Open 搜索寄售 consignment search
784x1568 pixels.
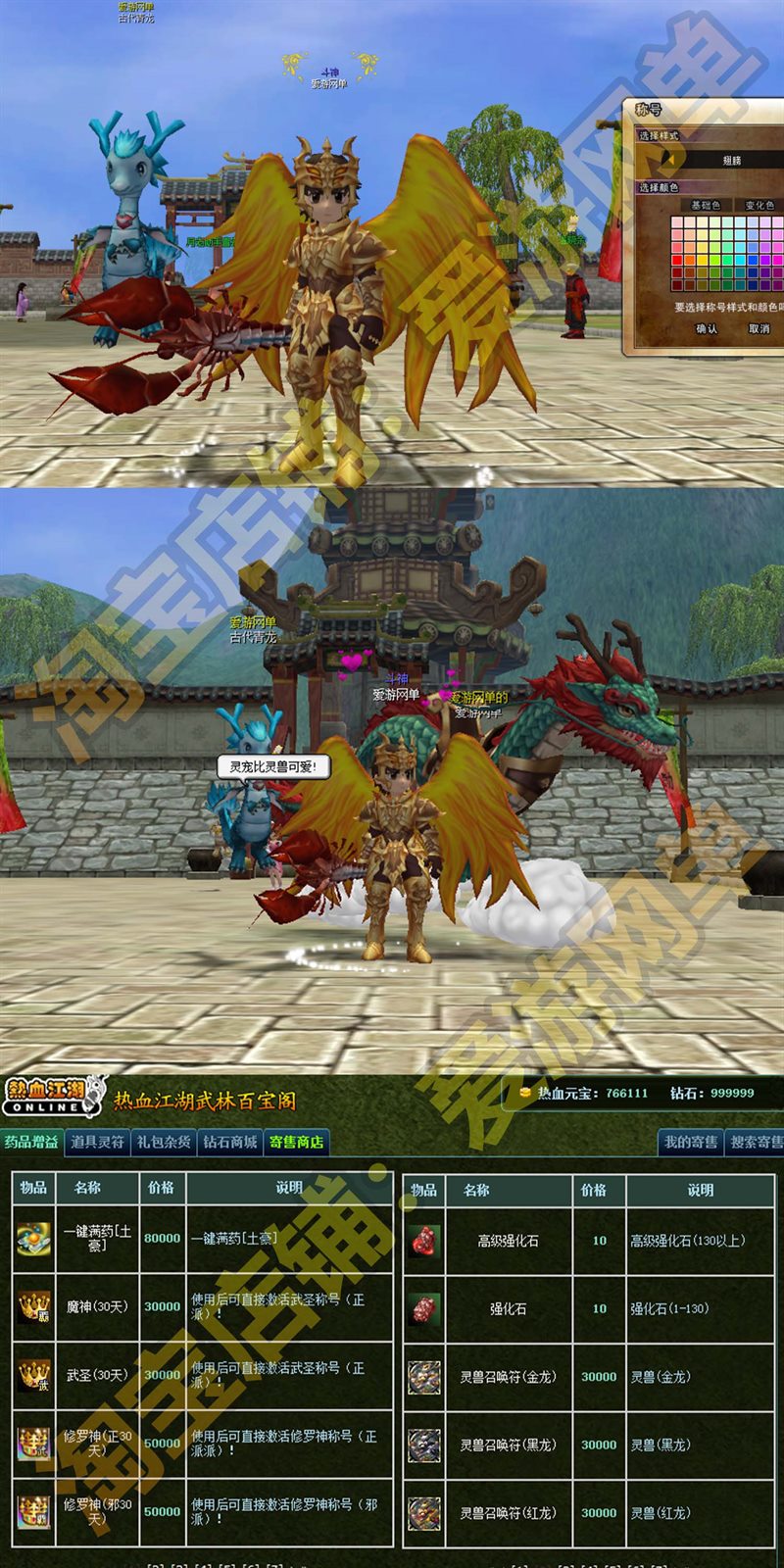756,1142
